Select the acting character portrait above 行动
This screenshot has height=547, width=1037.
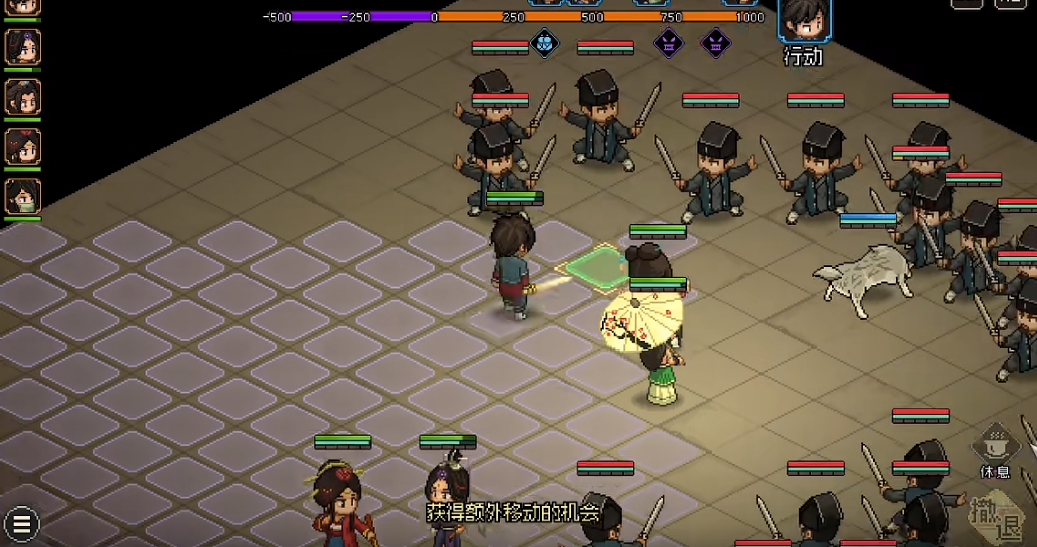pyautogui.click(x=803, y=20)
